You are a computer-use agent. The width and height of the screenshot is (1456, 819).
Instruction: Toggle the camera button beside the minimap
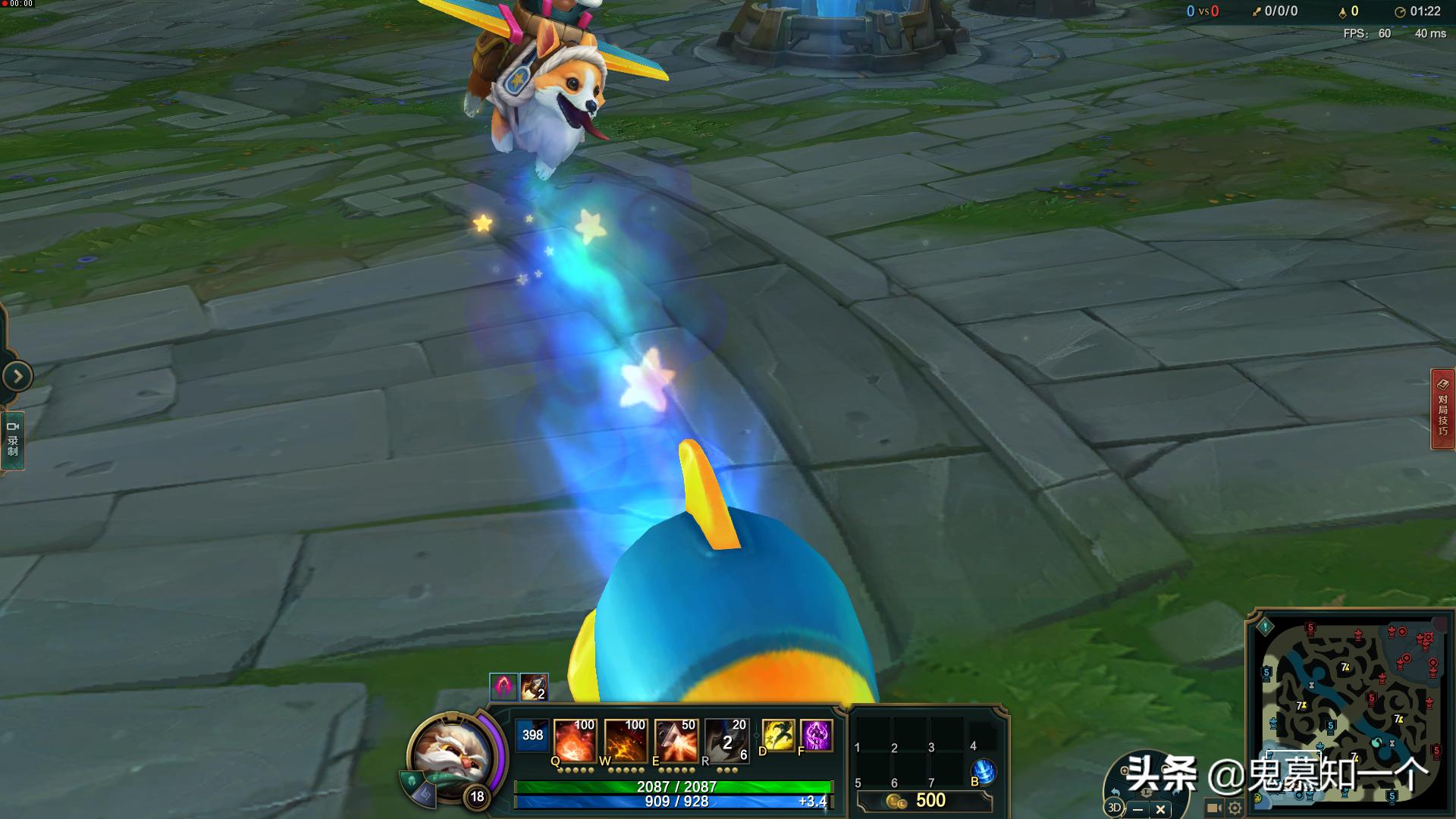[1213, 808]
